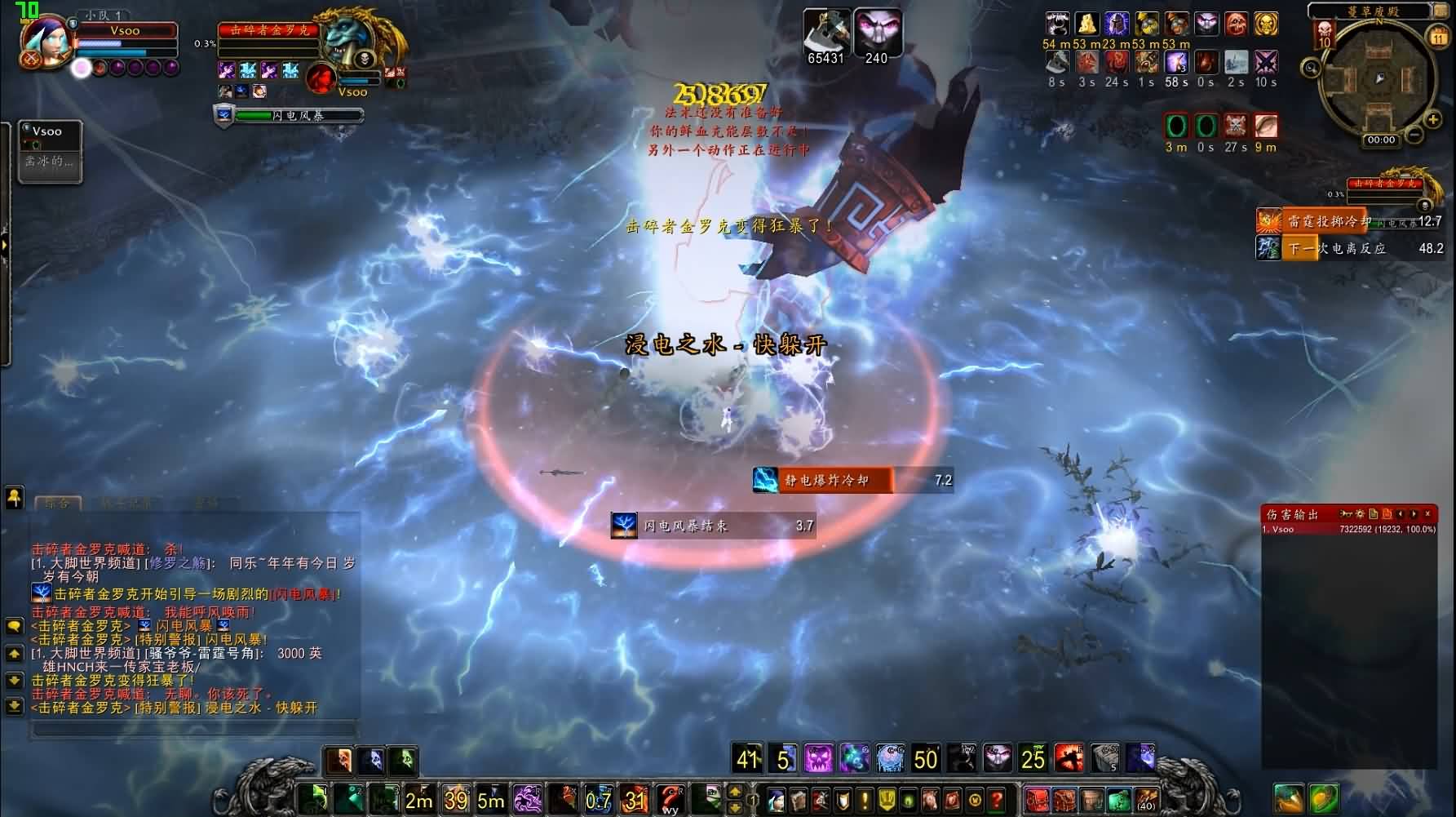Switch to the first chat tab 综合
Screen dimensions: 1456x817
click(57, 504)
